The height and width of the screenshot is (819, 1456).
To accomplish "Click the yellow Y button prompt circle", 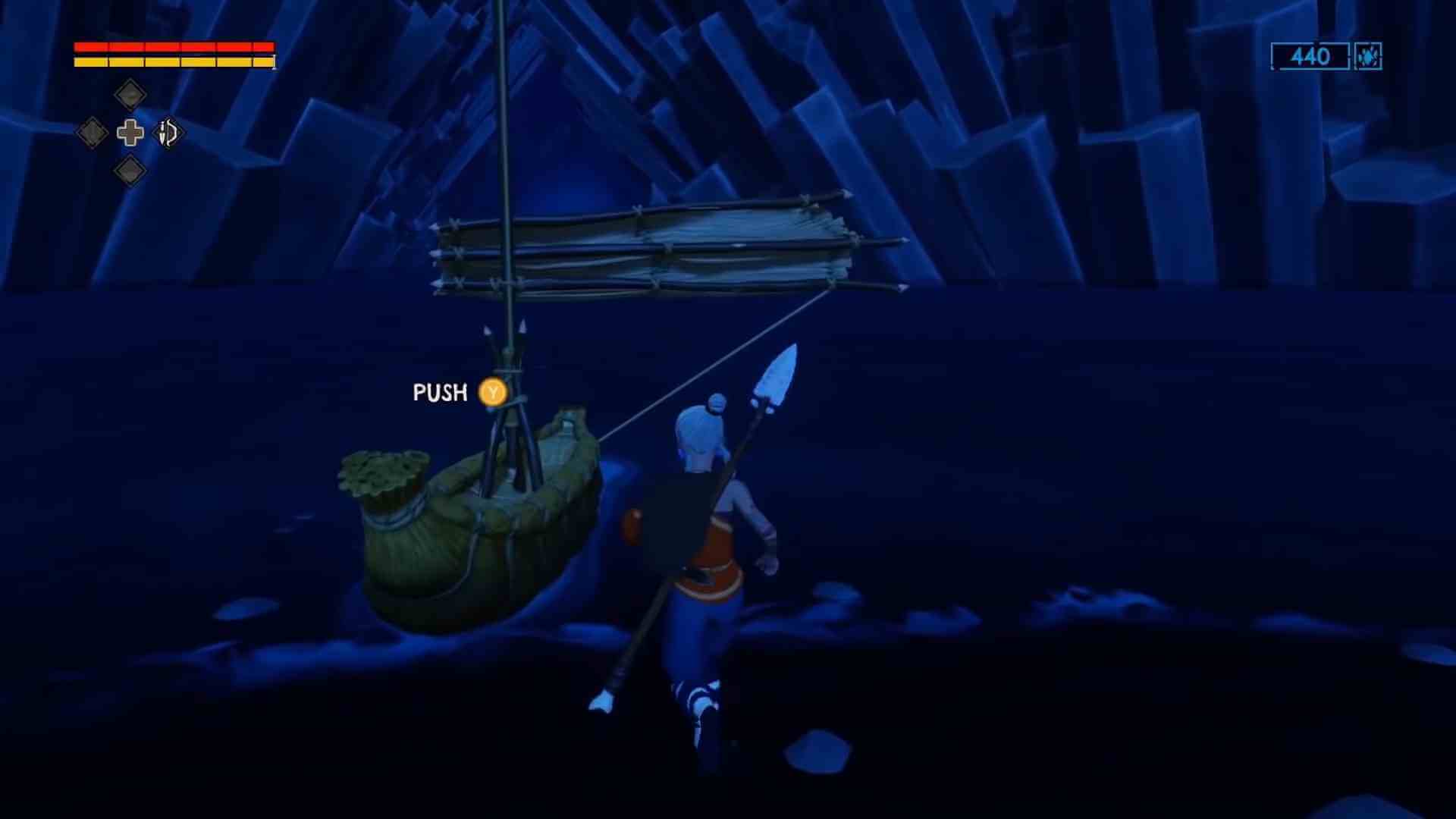I will click(491, 393).
